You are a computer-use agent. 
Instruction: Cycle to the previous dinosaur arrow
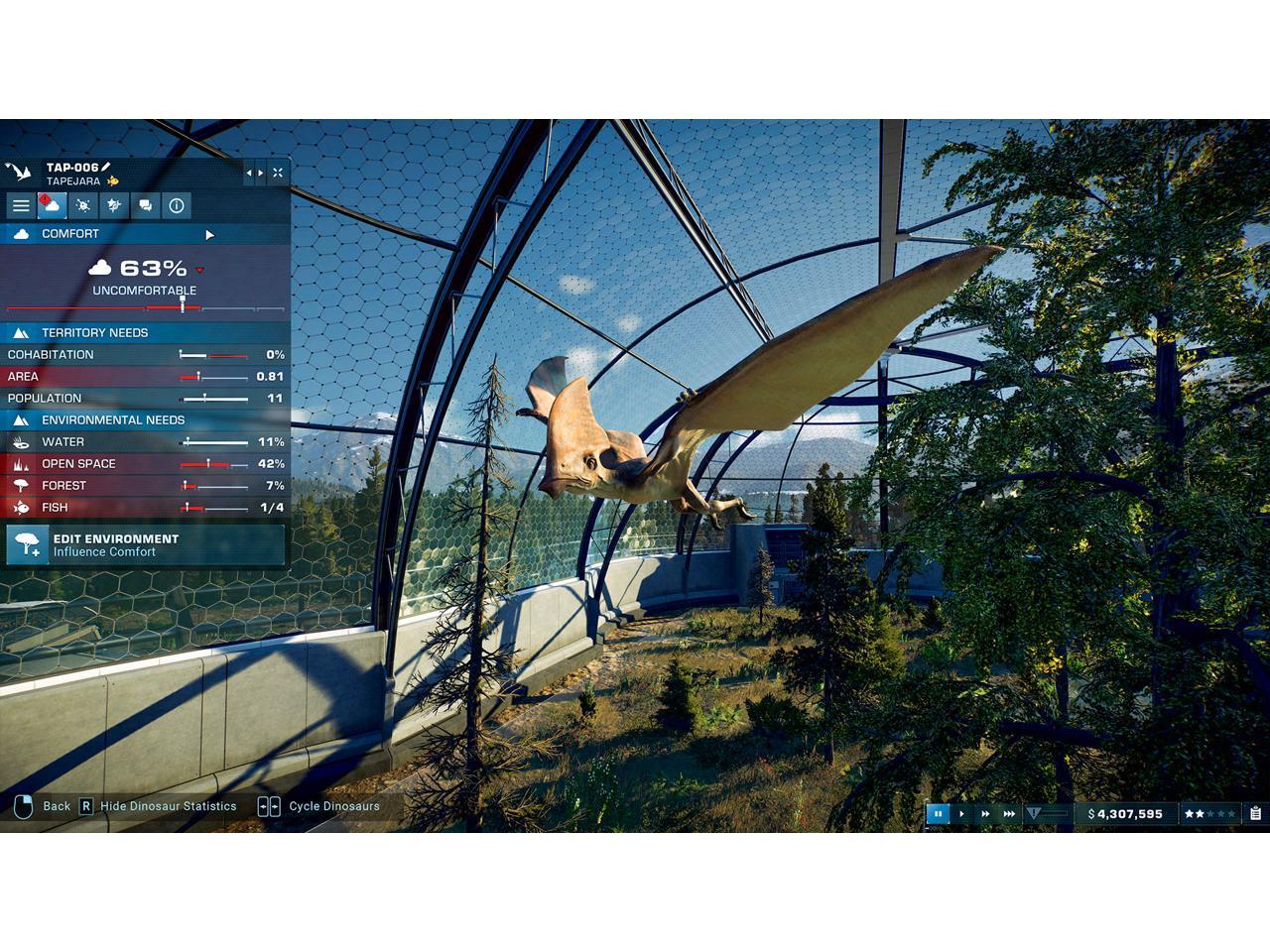click(x=249, y=174)
